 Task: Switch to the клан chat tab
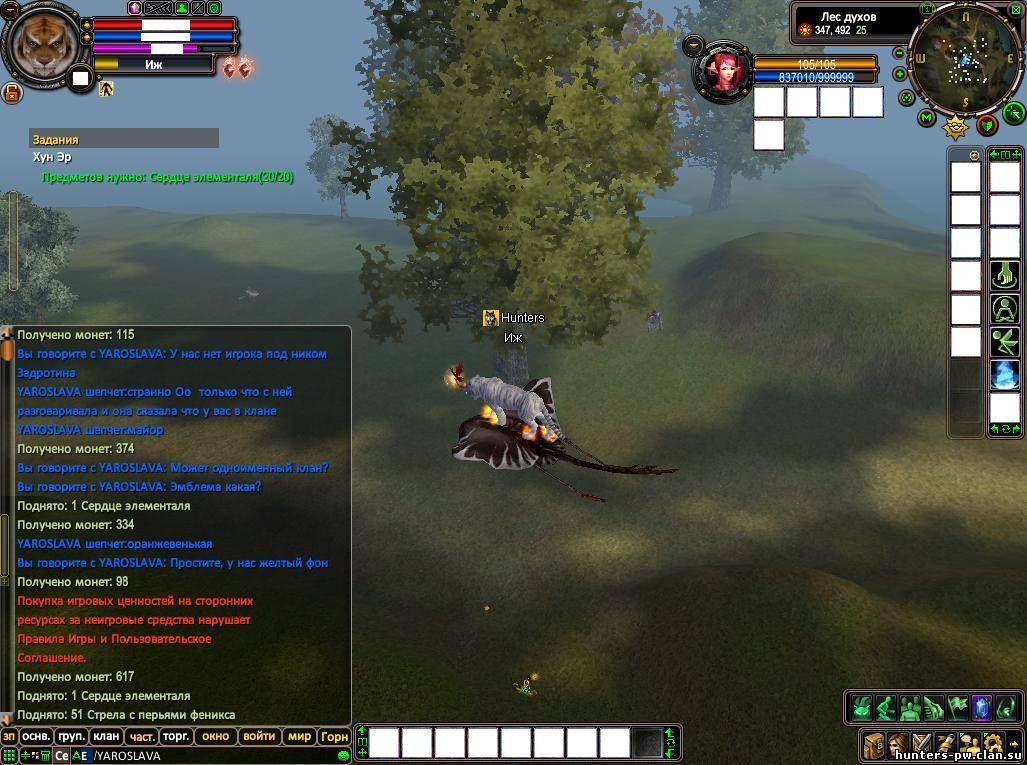(x=106, y=736)
